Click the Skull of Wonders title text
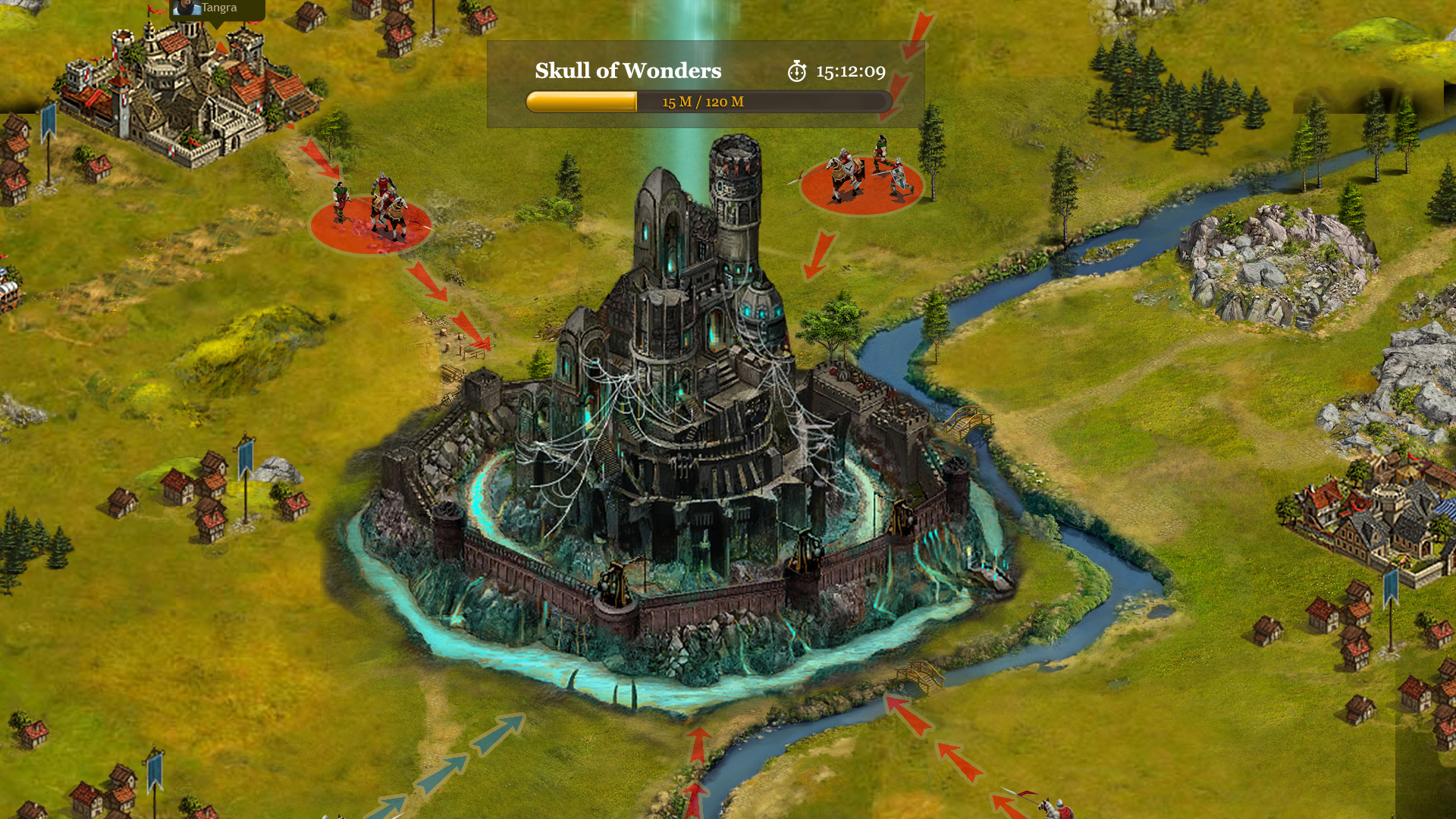Image resolution: width=1456 pixels, height=819 pixels. pyautogui.click(x=628, y=71)
